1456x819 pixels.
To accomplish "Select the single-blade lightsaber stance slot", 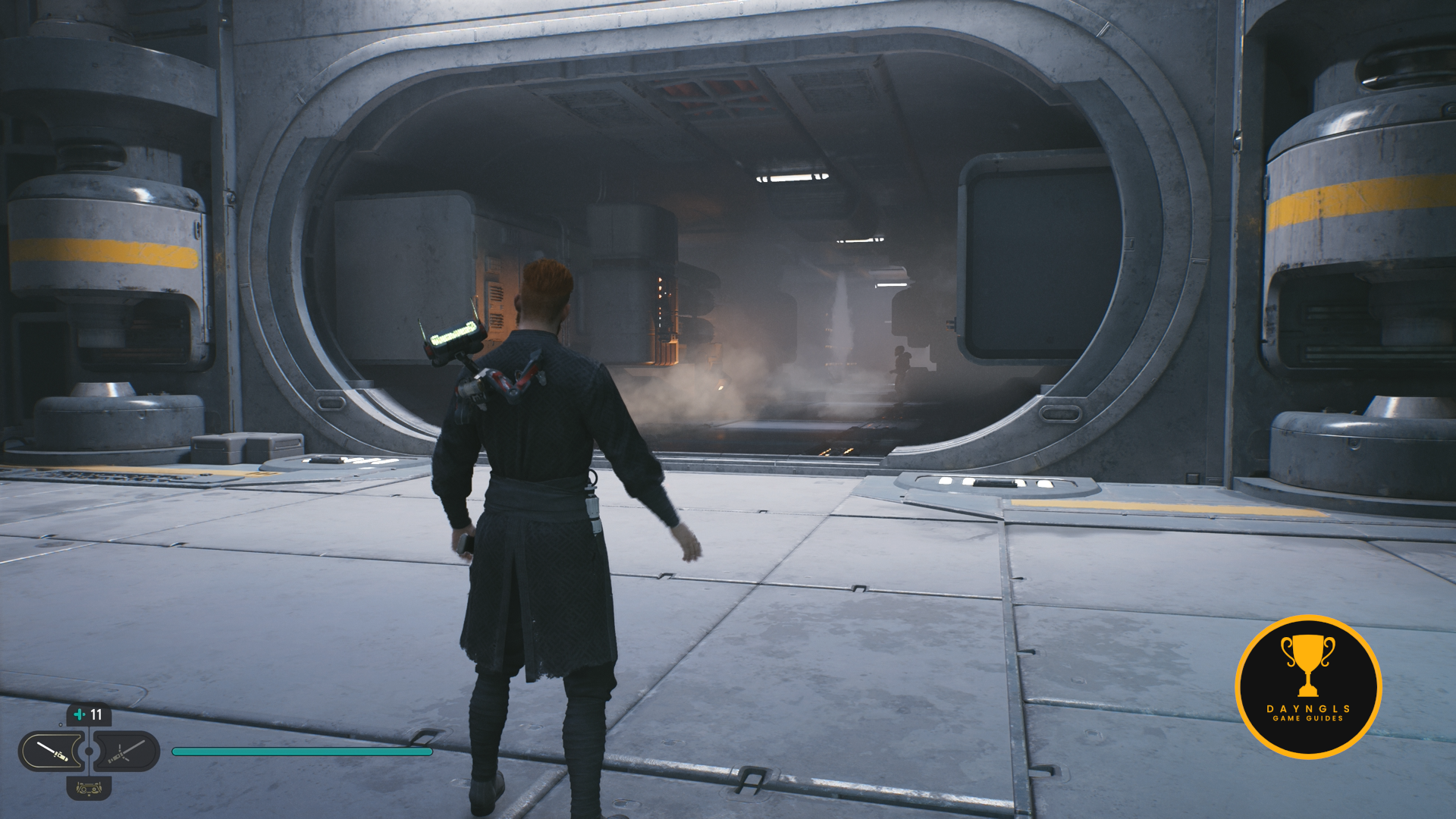I will point(52,752).
